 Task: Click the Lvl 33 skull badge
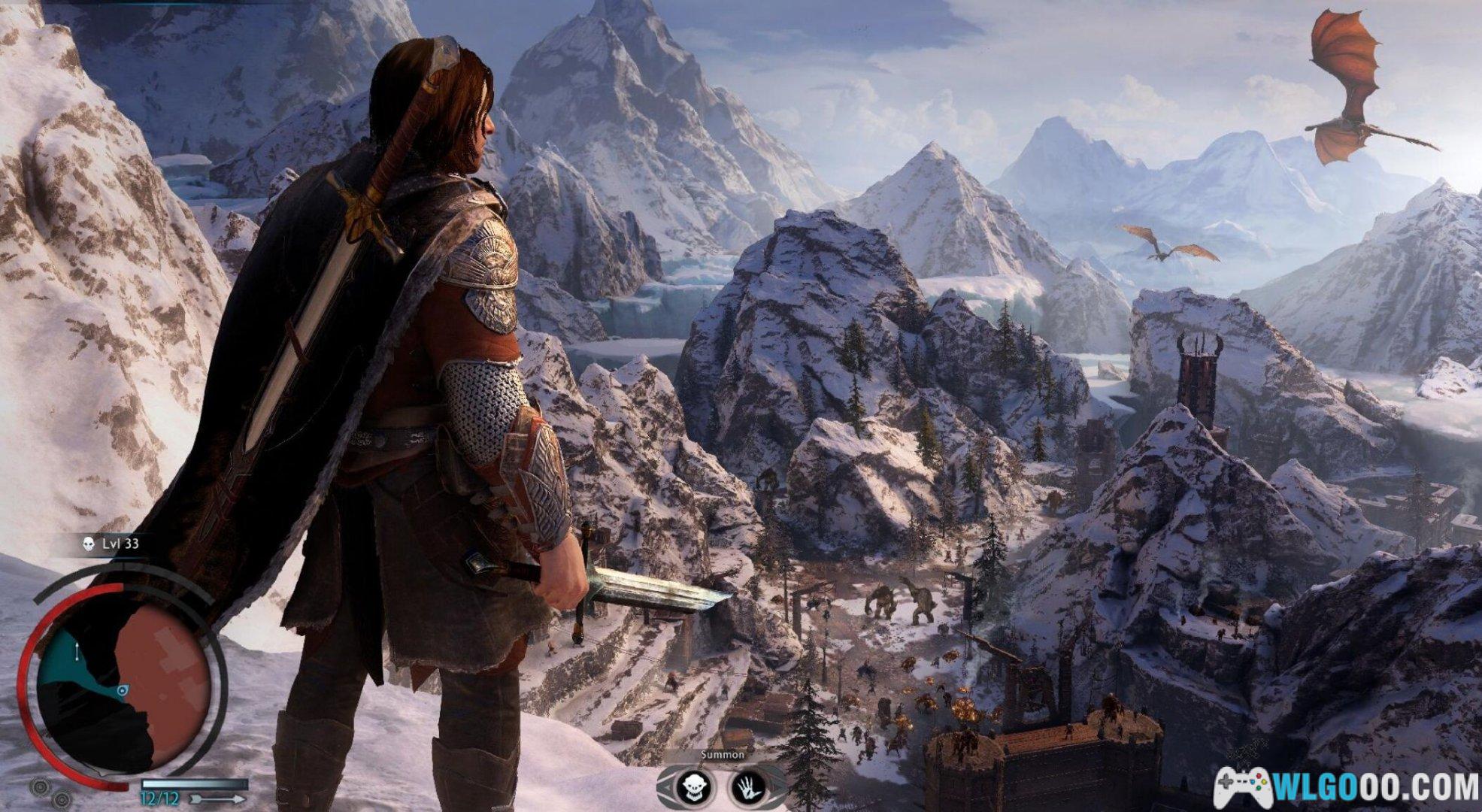88,544
